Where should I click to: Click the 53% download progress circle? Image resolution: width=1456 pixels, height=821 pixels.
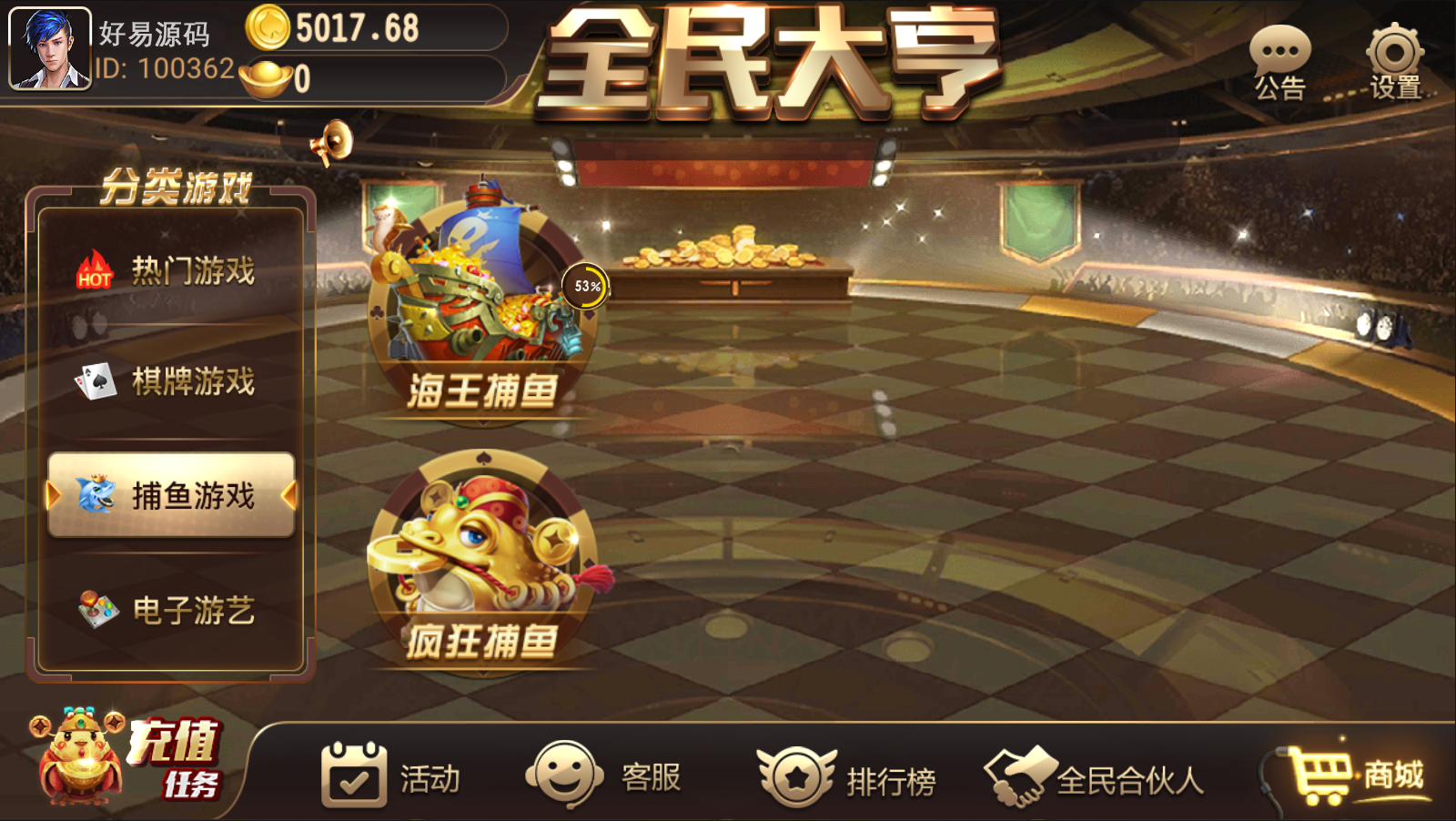(586, 285)
